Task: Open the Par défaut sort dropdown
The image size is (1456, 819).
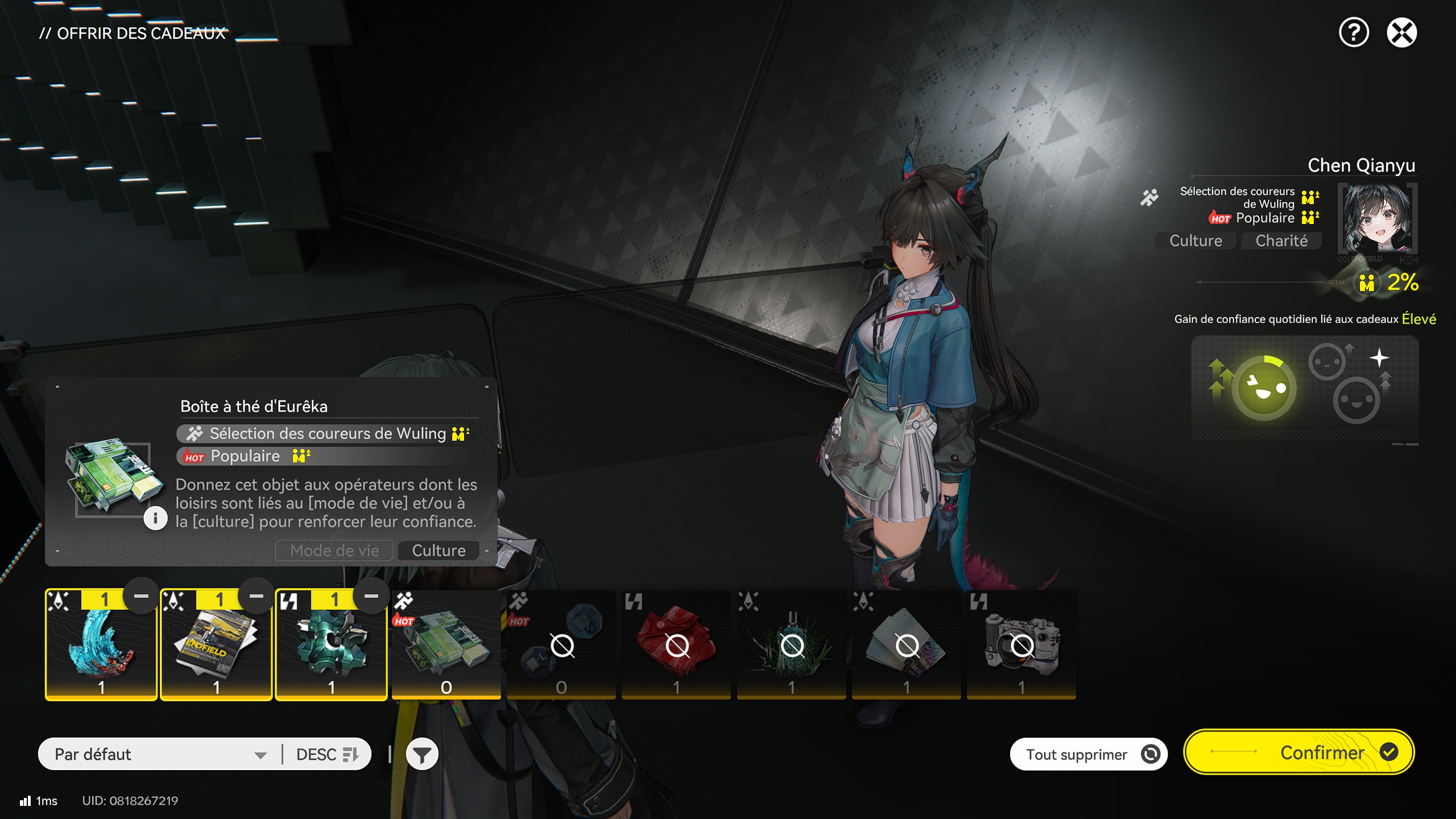Action: tap(160, 754)
